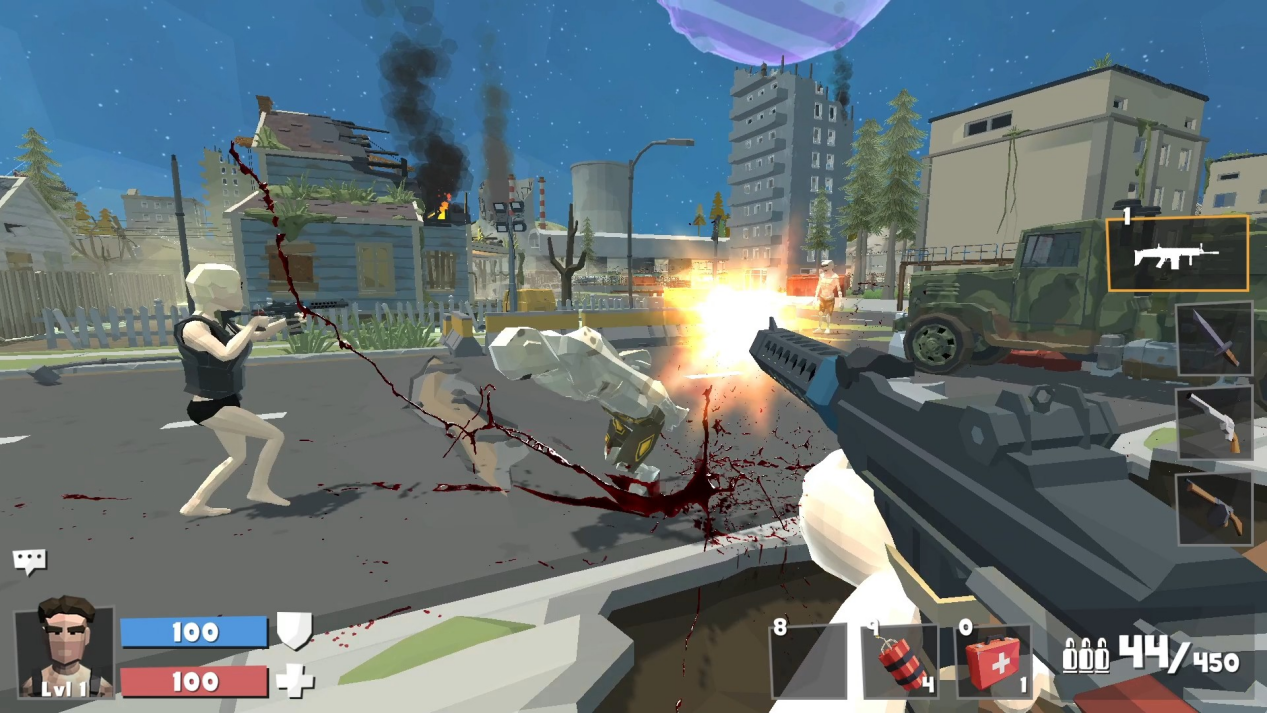1267x713 pixels.
Task: Use the first aid kit slot
Action: pyautogui.click(x=993, y=660)
